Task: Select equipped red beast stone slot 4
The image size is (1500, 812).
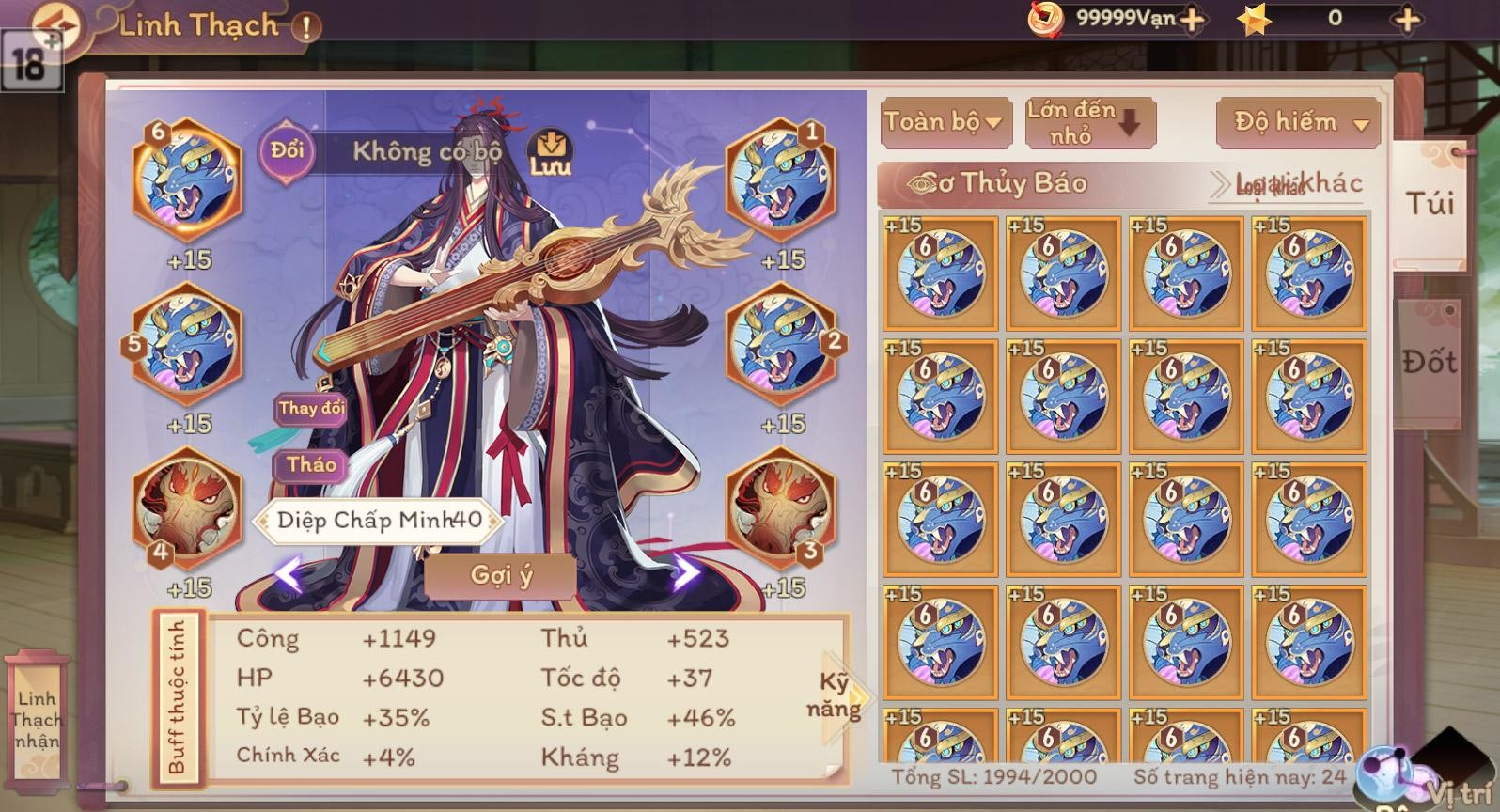Action: pos(187,508)
